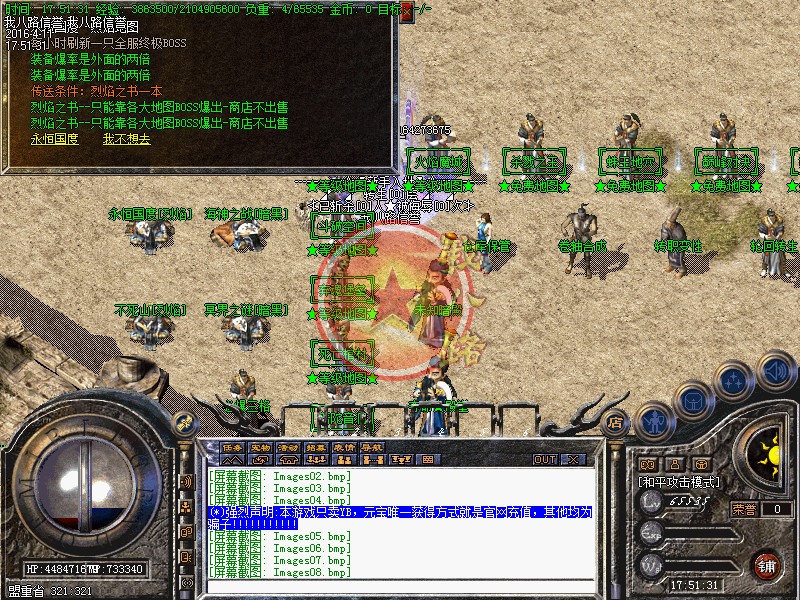
Task: Decline with the 我不想去 option
Action: coord(126,139)
